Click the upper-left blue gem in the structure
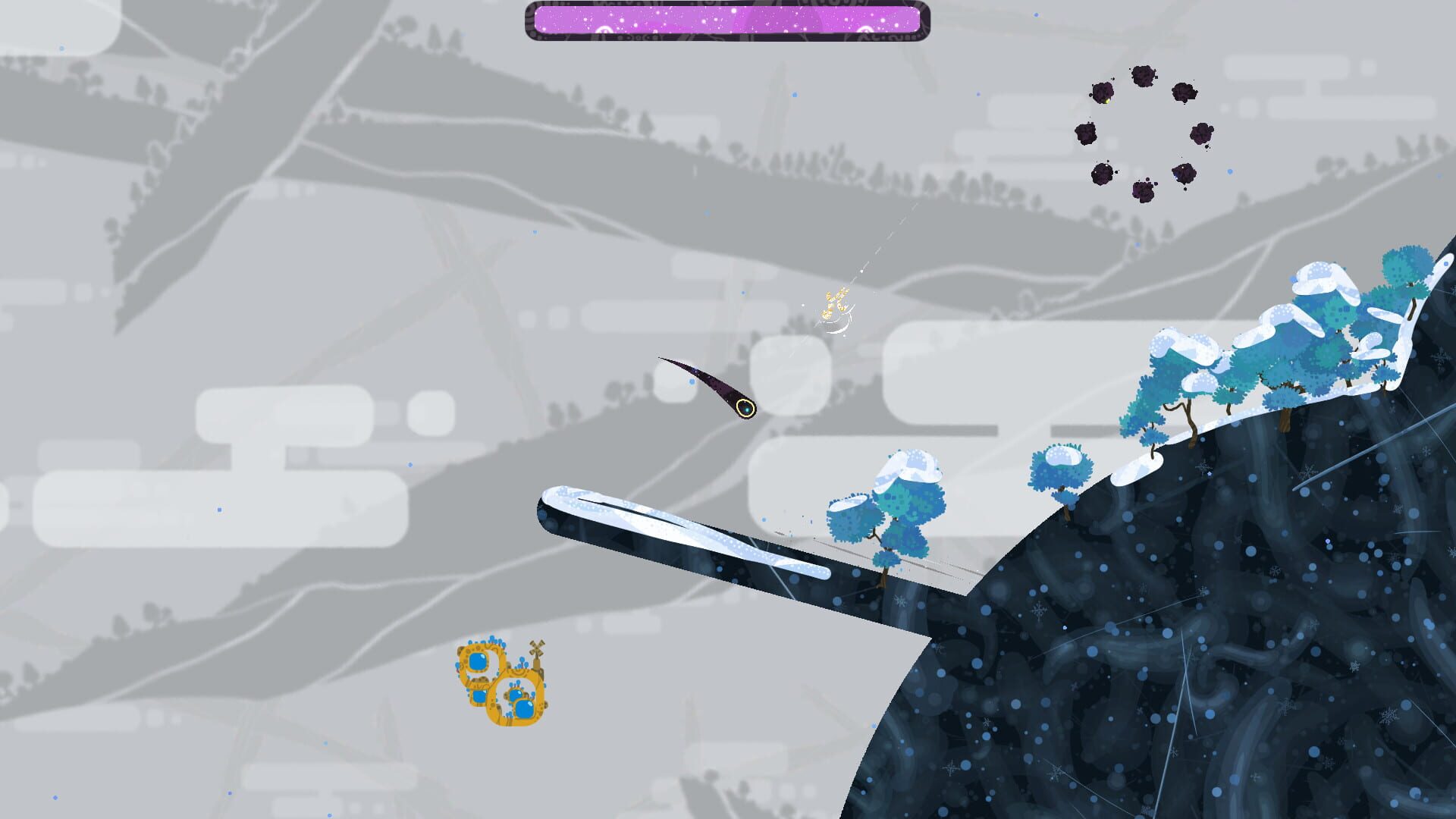 (x=478, y=661)
